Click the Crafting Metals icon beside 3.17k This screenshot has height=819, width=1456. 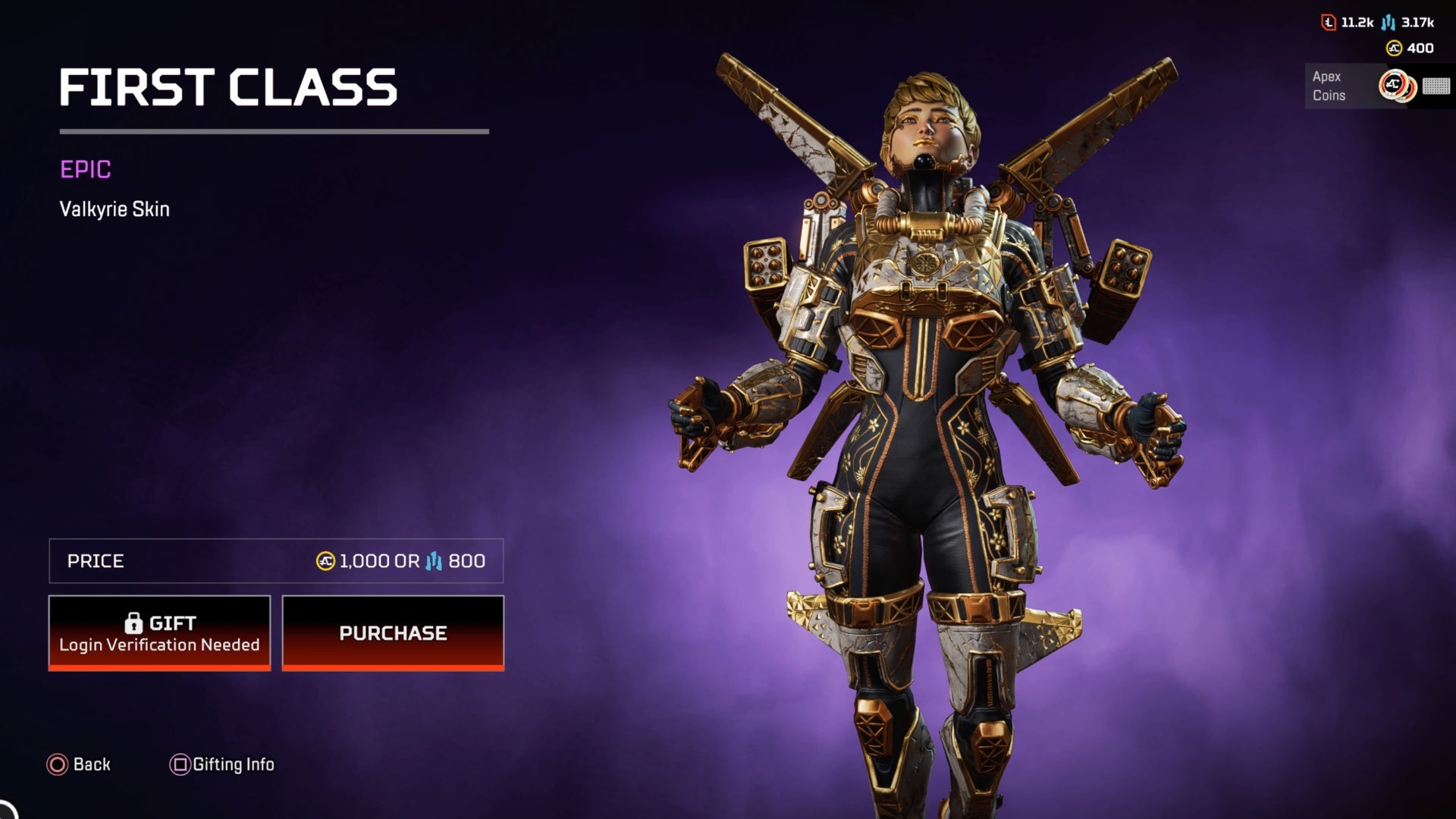[1388, 24]
